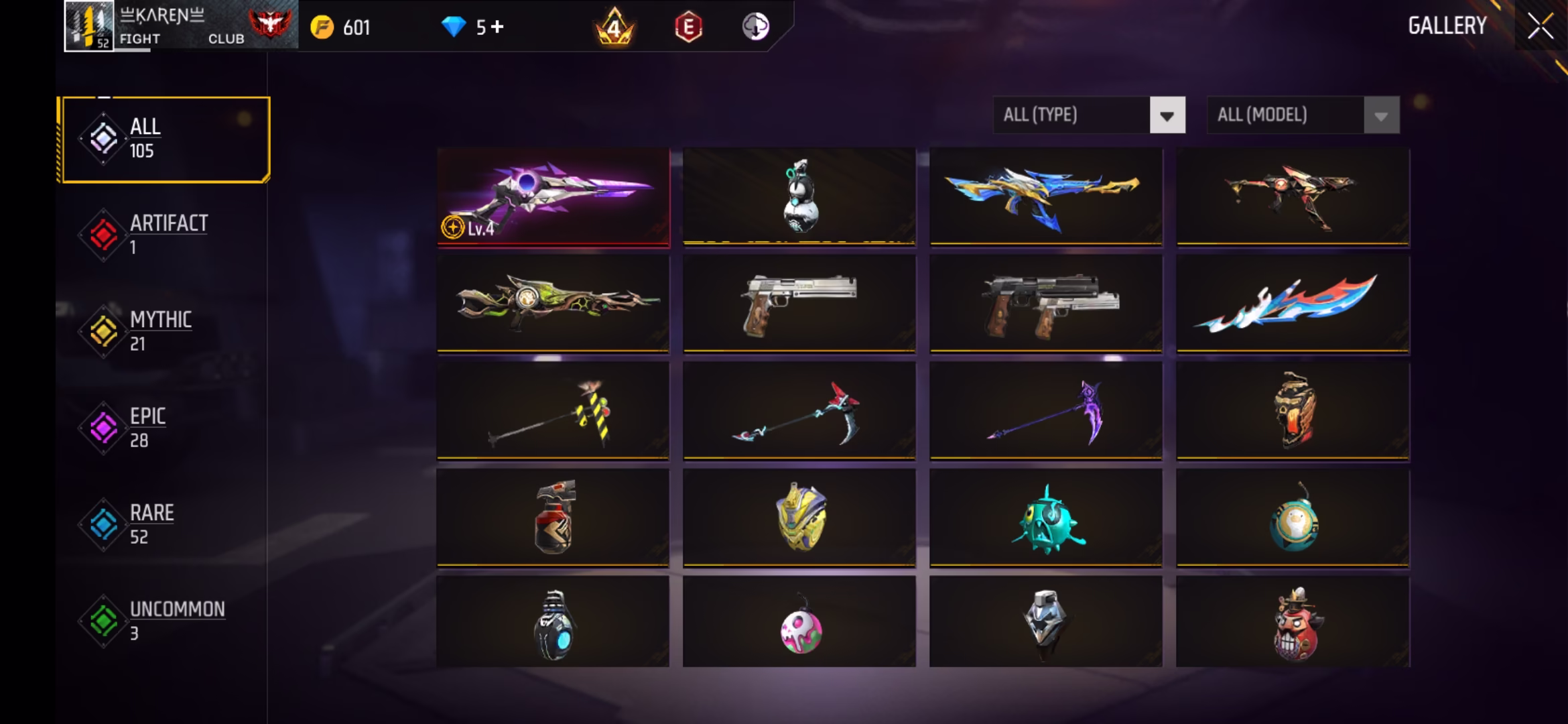Select the pink skull grenade skin

pyautogui.click(x=799, y=623)
